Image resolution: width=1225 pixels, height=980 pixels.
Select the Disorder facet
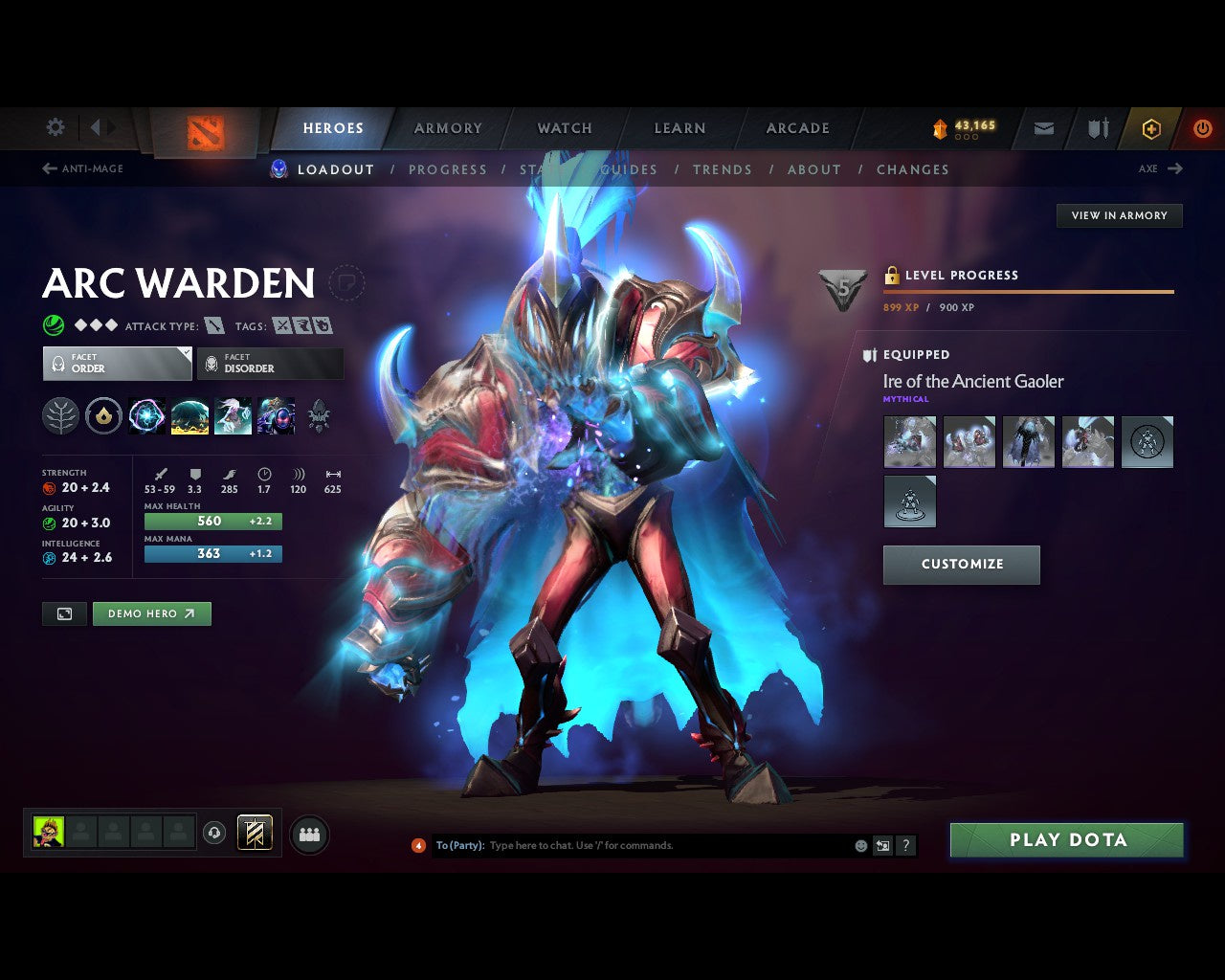pos(270,364)
